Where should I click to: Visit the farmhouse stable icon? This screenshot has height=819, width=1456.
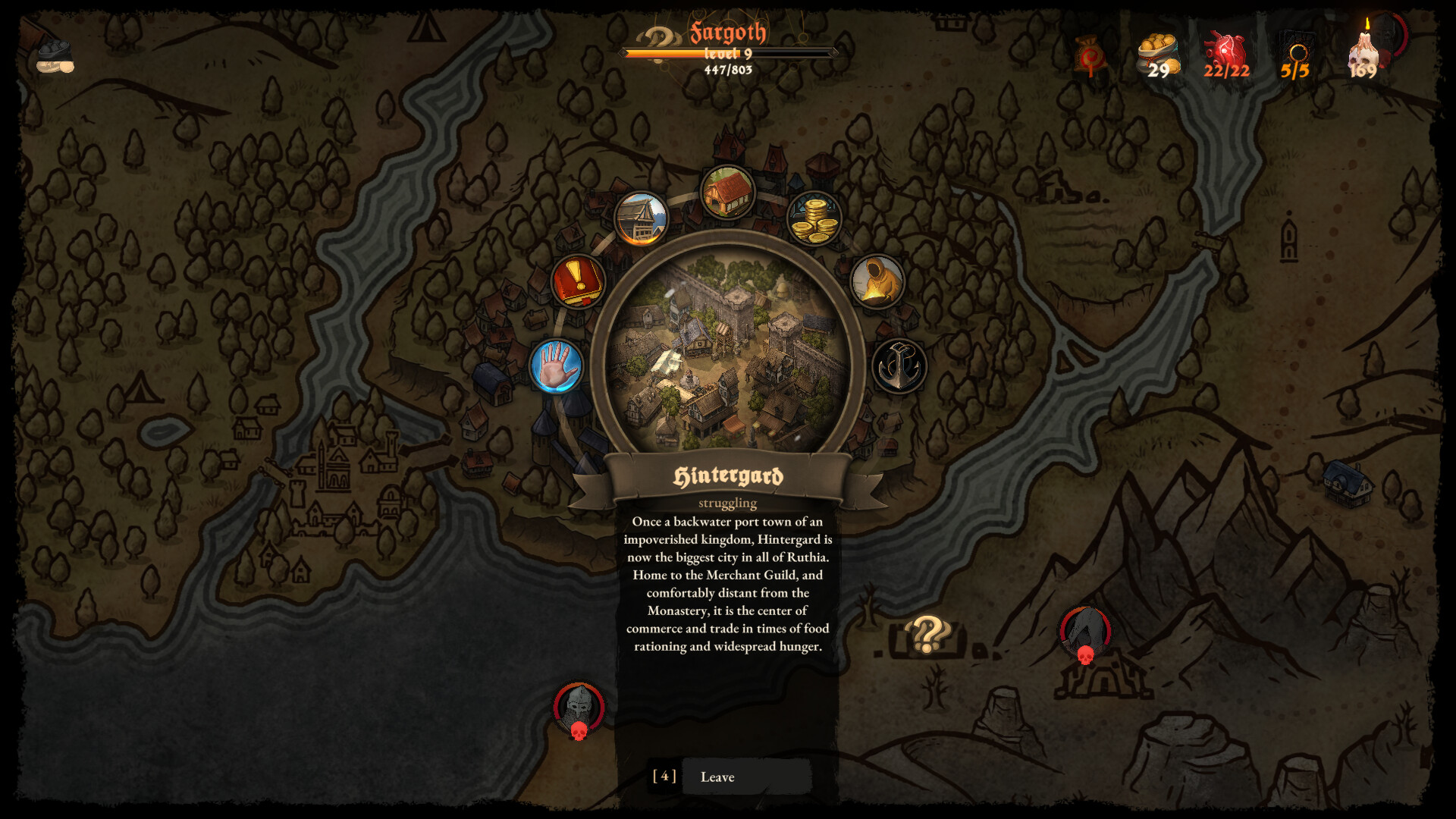tap(726, 192)
